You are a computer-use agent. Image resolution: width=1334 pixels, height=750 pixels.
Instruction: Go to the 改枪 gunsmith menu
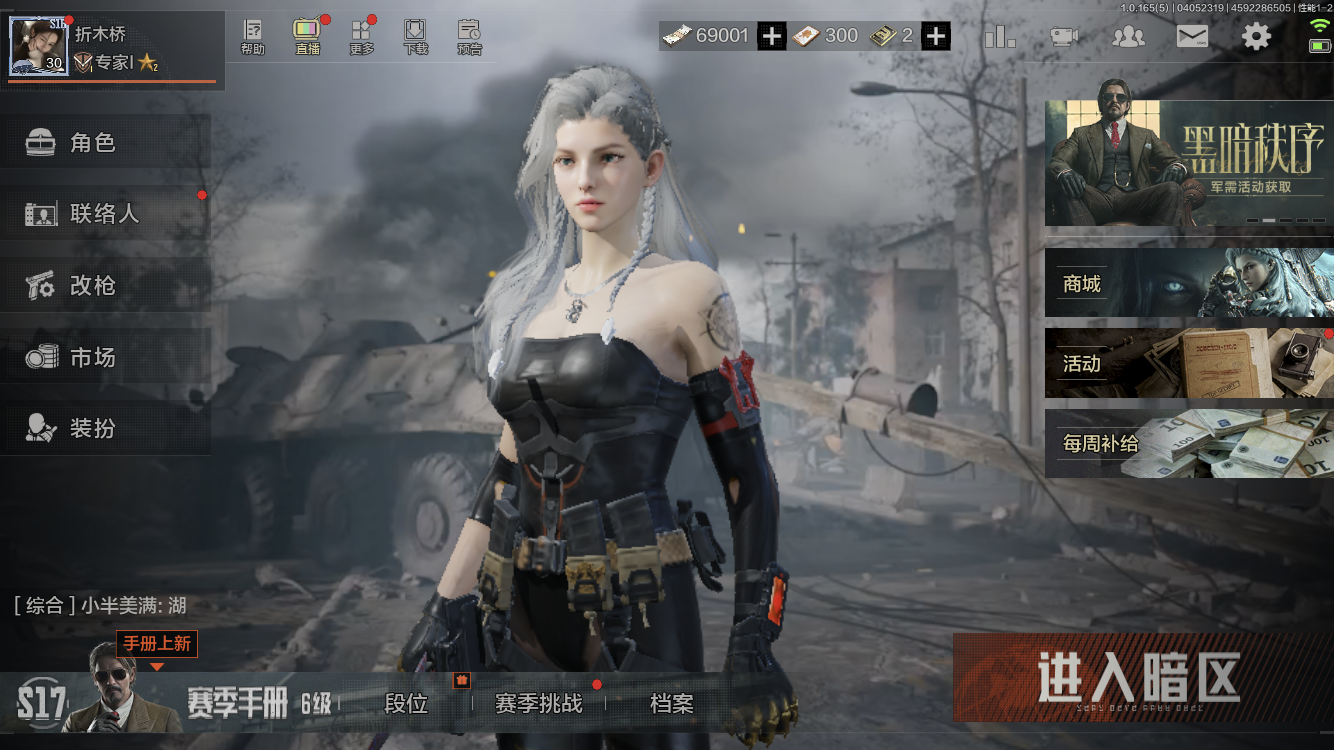click(x=105, y=286)
